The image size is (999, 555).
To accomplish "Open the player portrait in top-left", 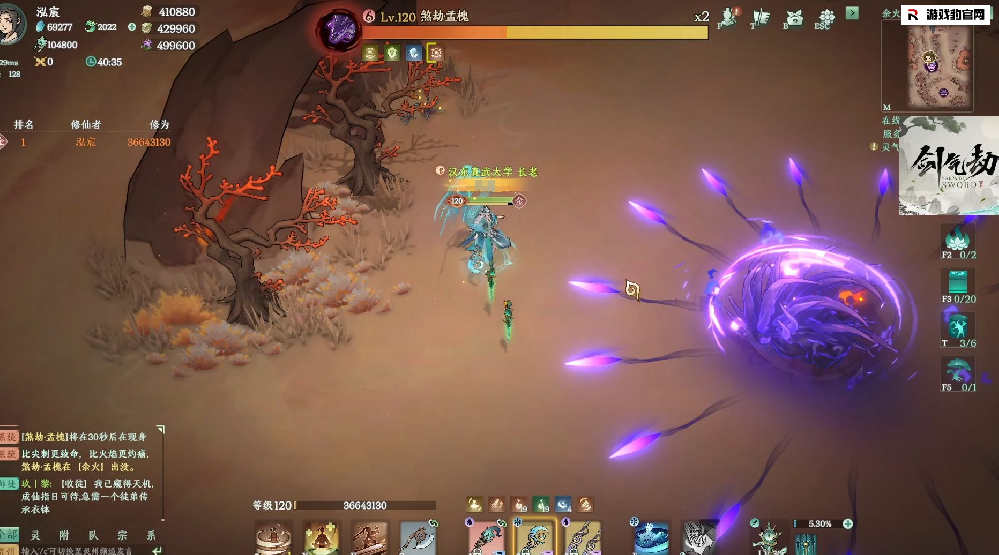I will tap(14, 22).
